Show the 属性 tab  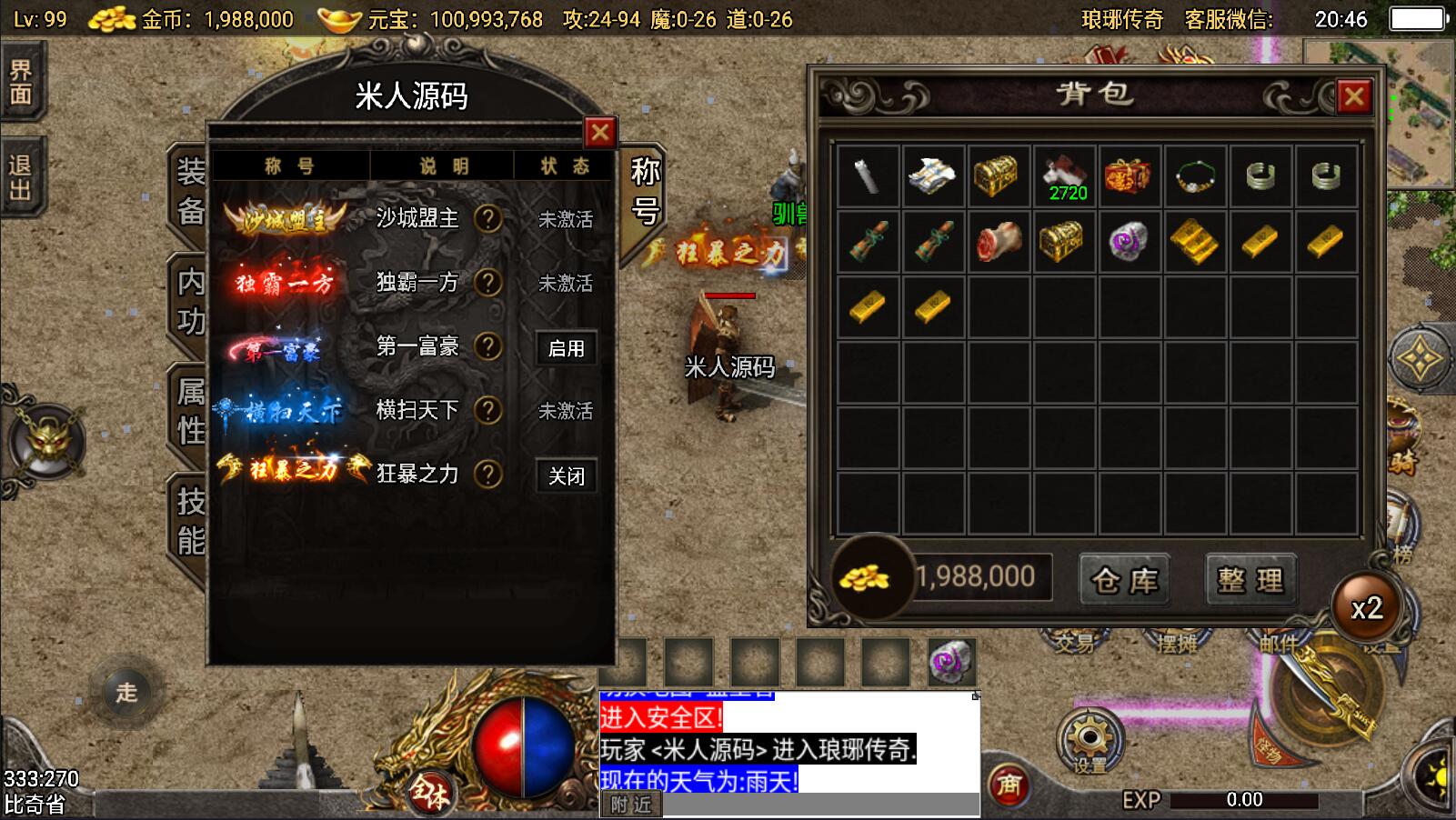click(x=190, y=412)
